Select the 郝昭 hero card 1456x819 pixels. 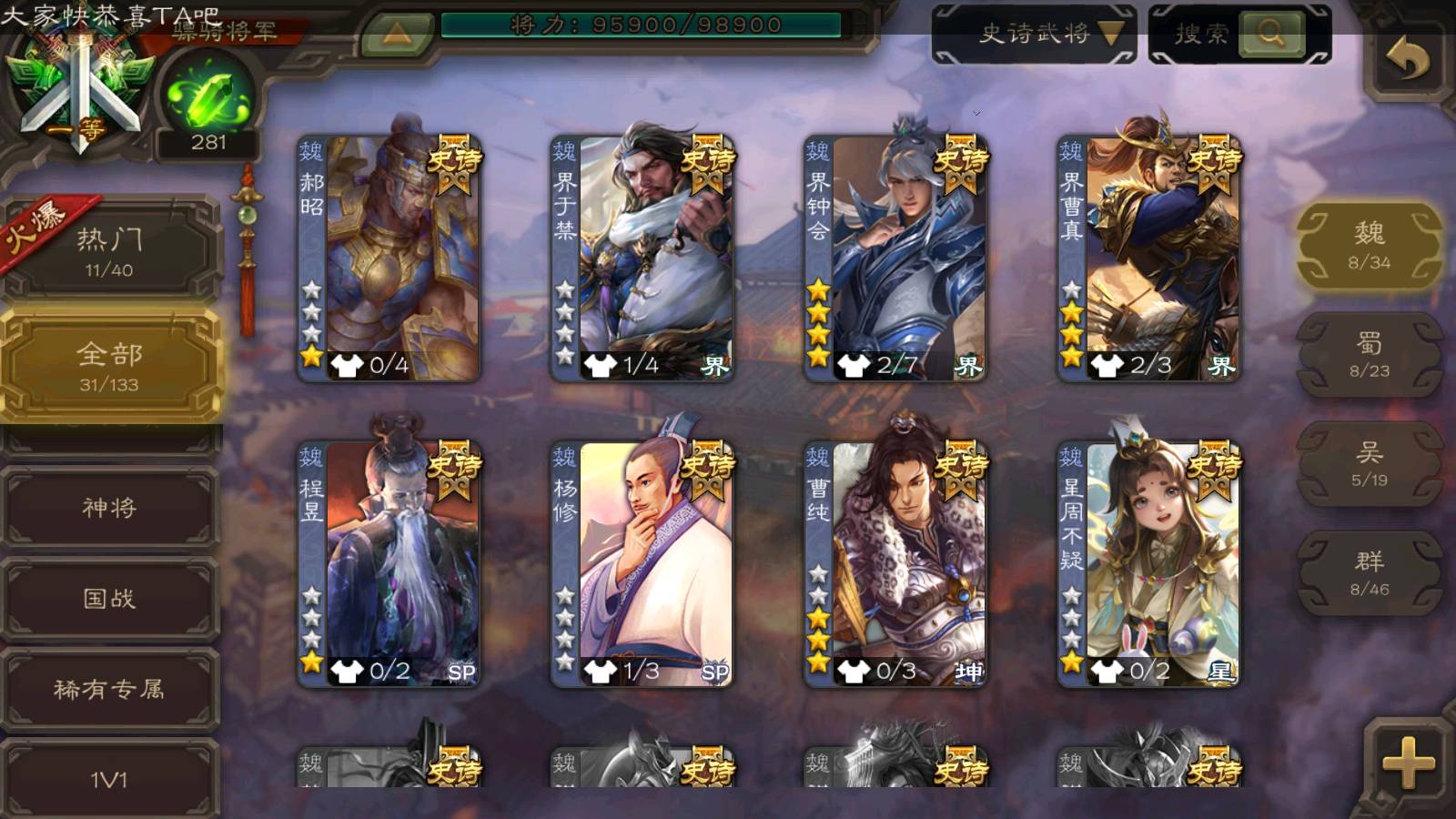(x=389, y=258)
